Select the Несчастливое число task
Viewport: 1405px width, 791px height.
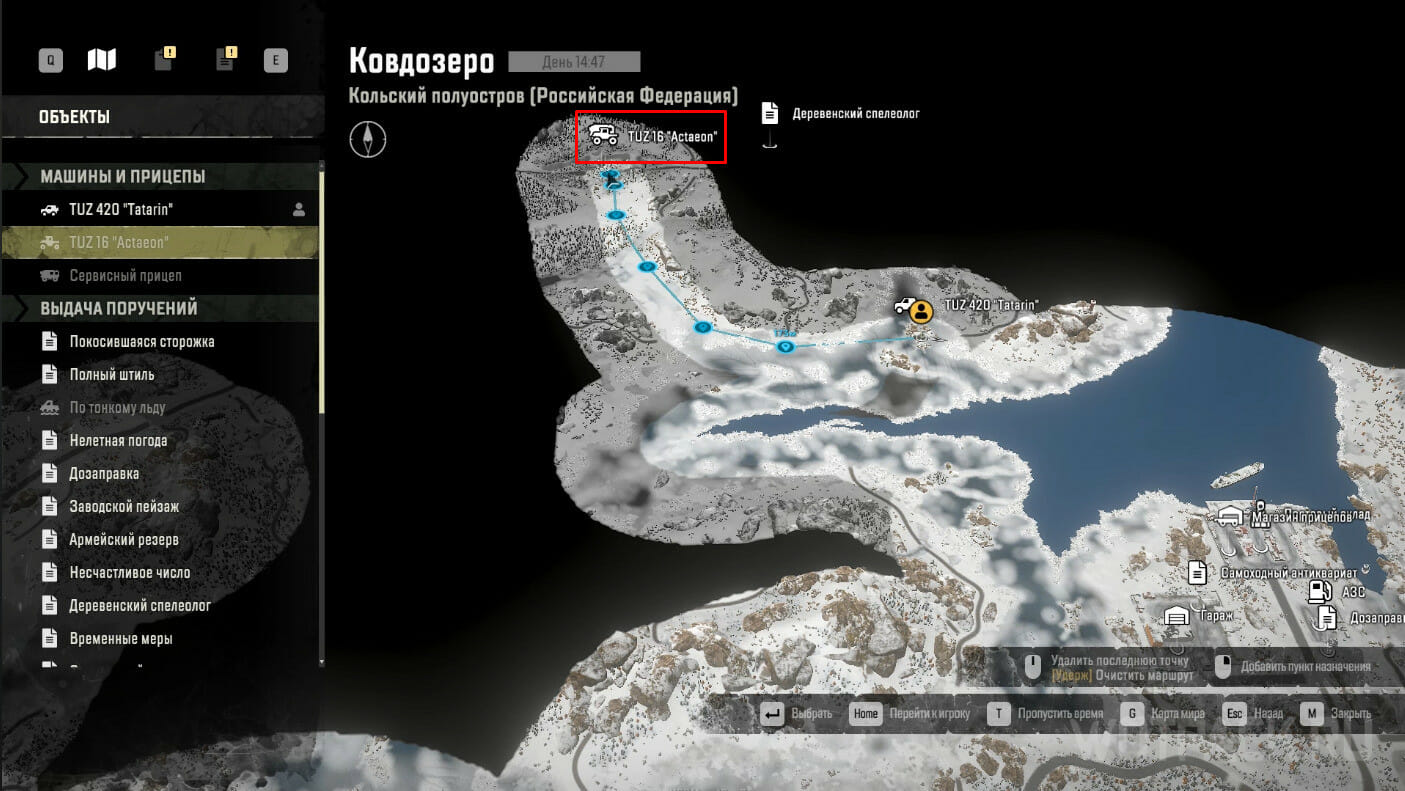click(129, 572)
